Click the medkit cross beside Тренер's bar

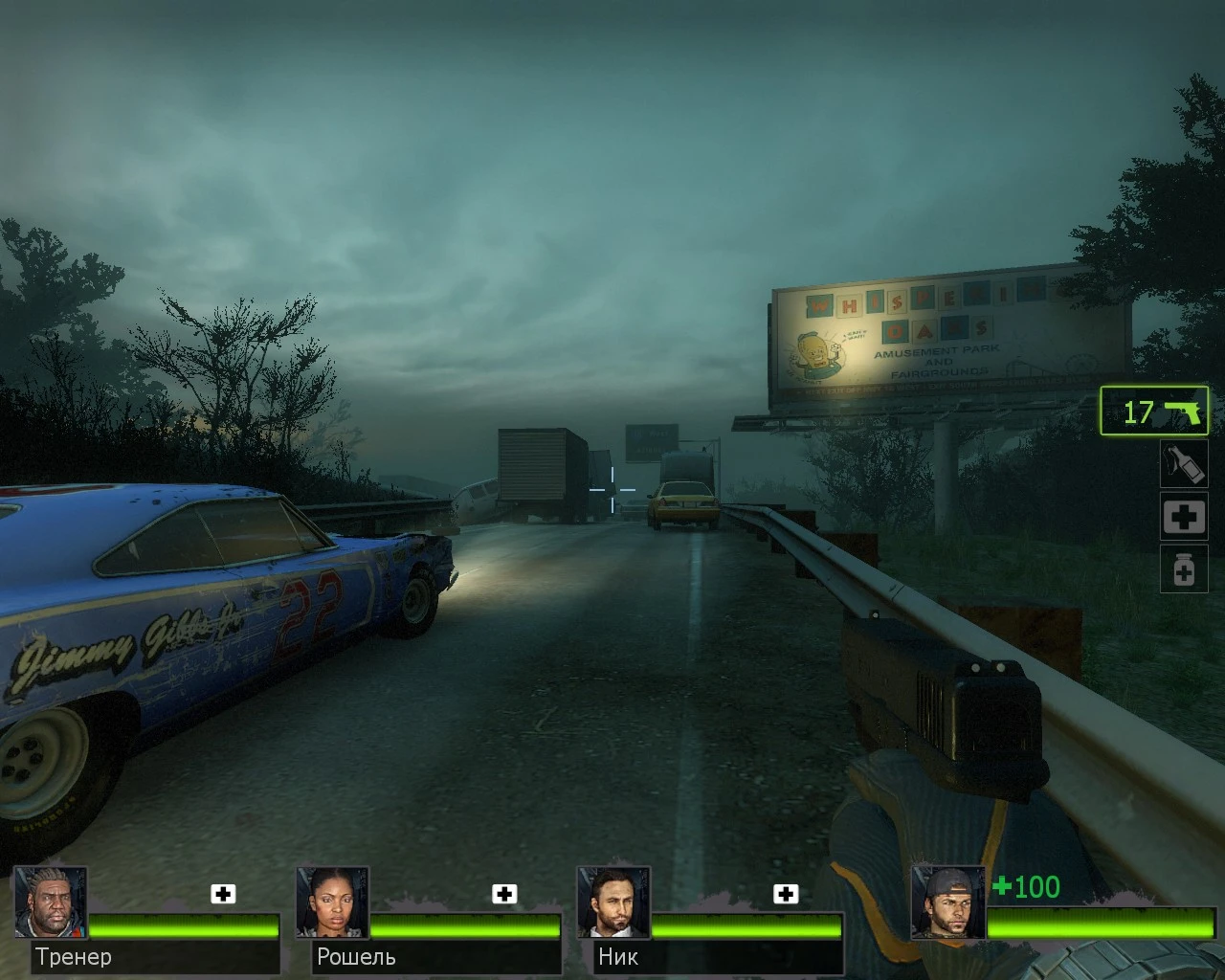tap(223, 894)
